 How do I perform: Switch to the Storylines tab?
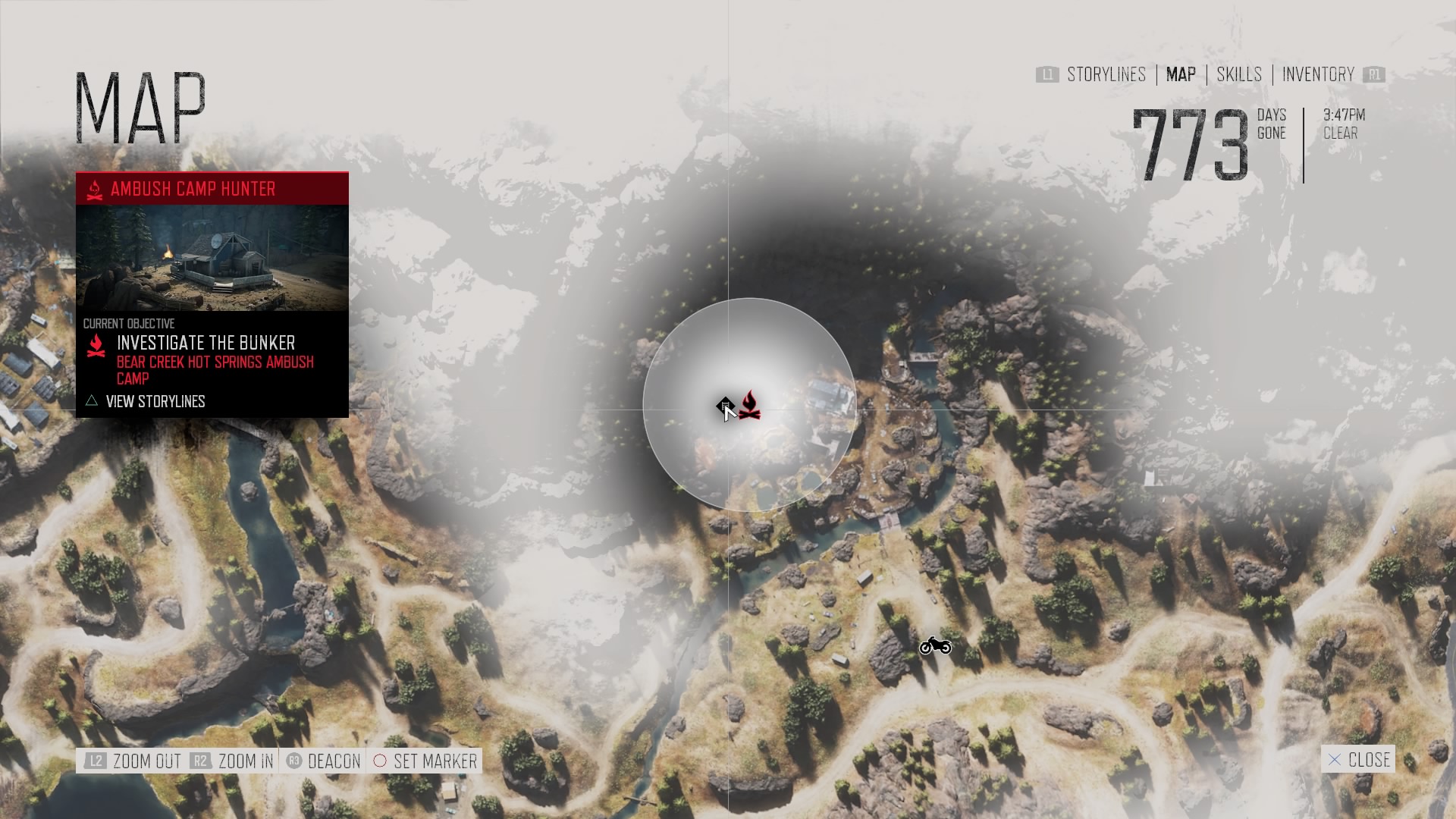[1106, 74]
